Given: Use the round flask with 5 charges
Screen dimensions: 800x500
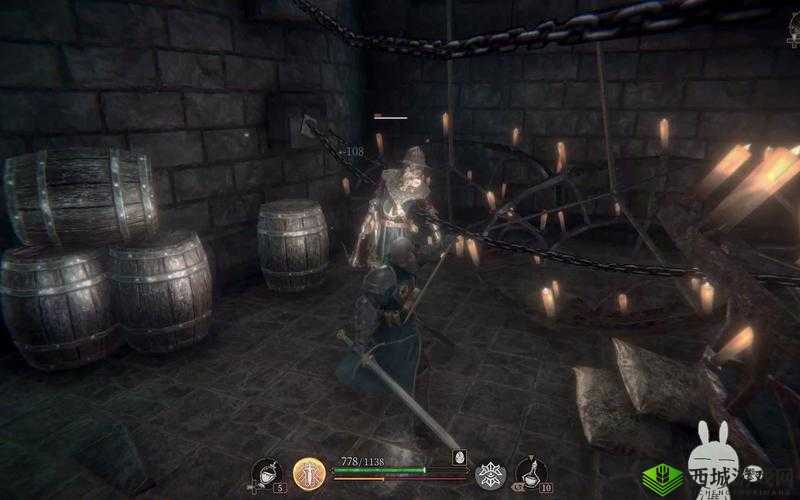Looking at the screenshot, I should (x=266, y=474).
